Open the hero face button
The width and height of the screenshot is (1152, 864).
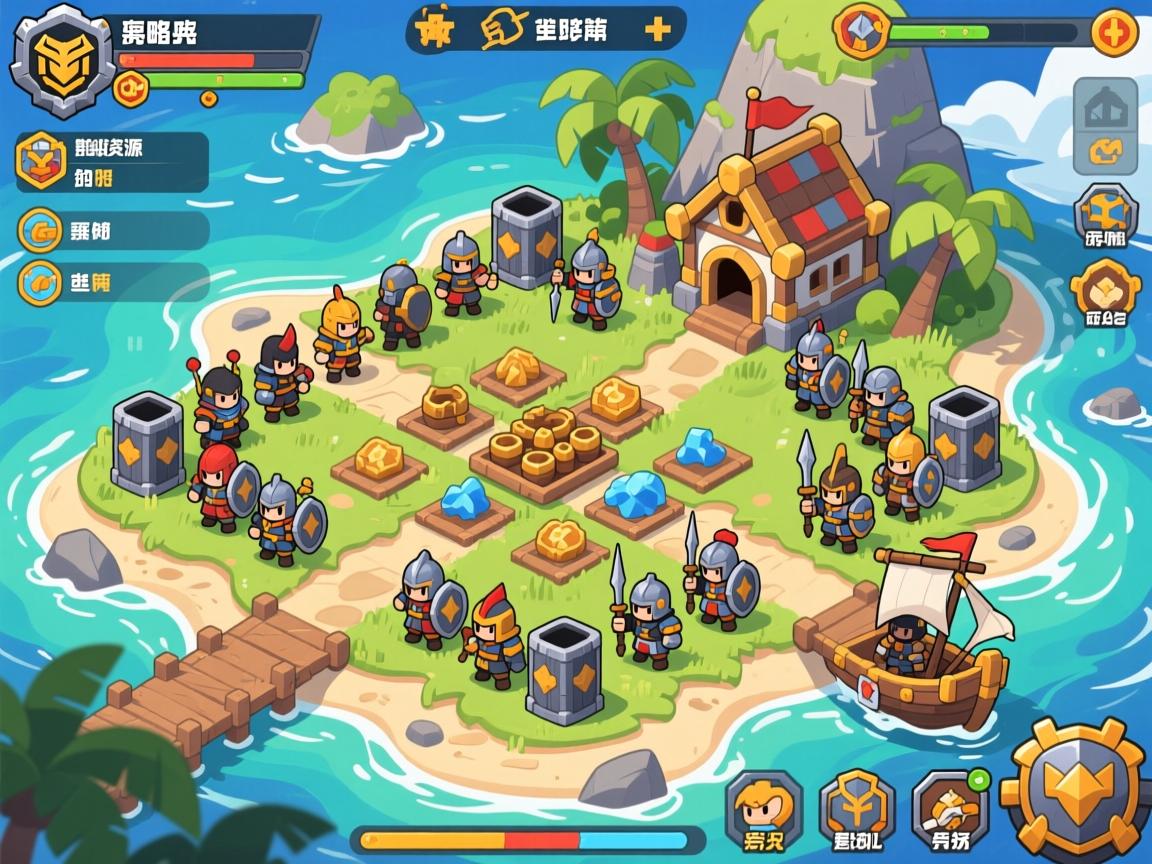coord(764,810)
